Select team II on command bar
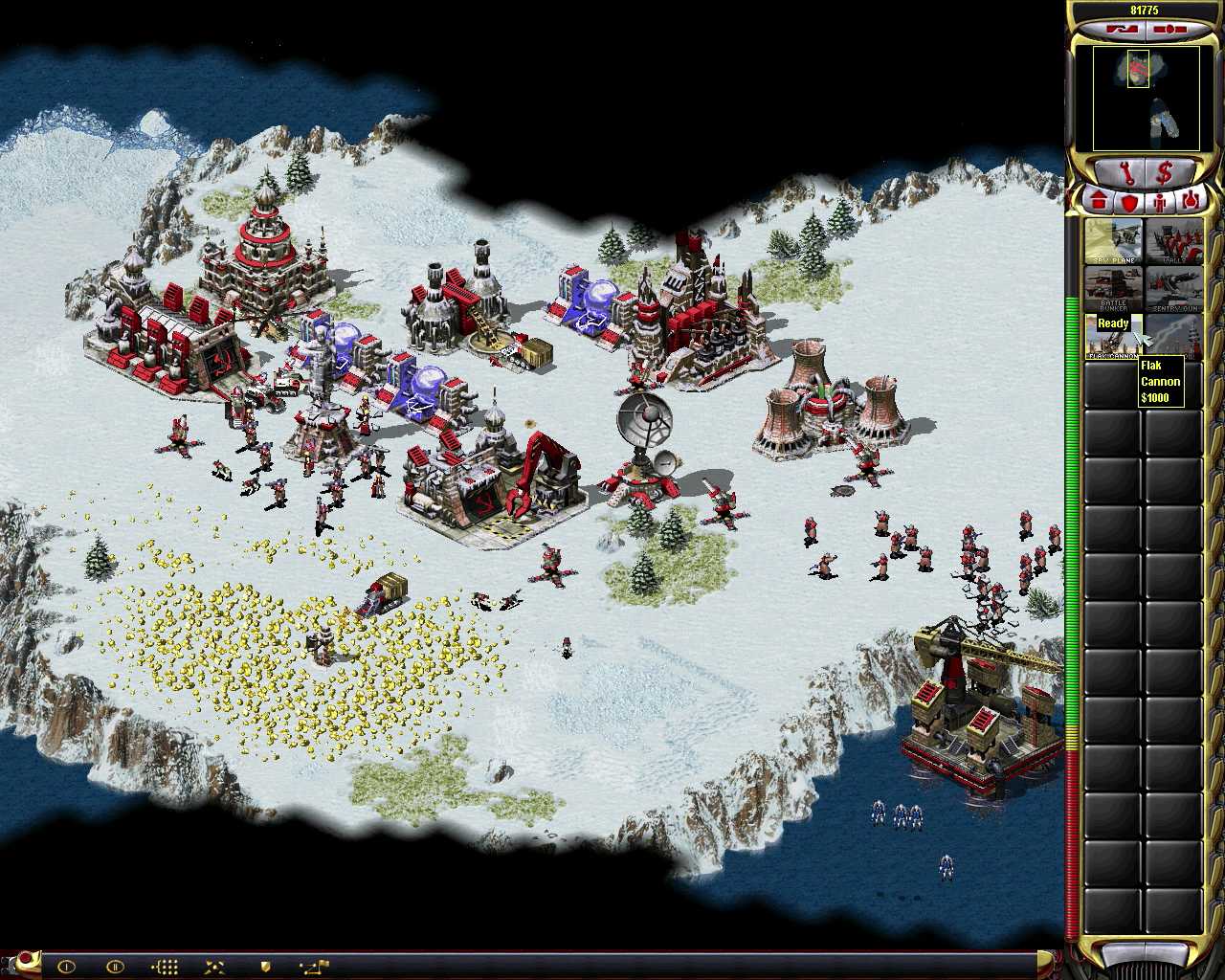This screenshot has width=1225, height=980. [x=114, y=967]
